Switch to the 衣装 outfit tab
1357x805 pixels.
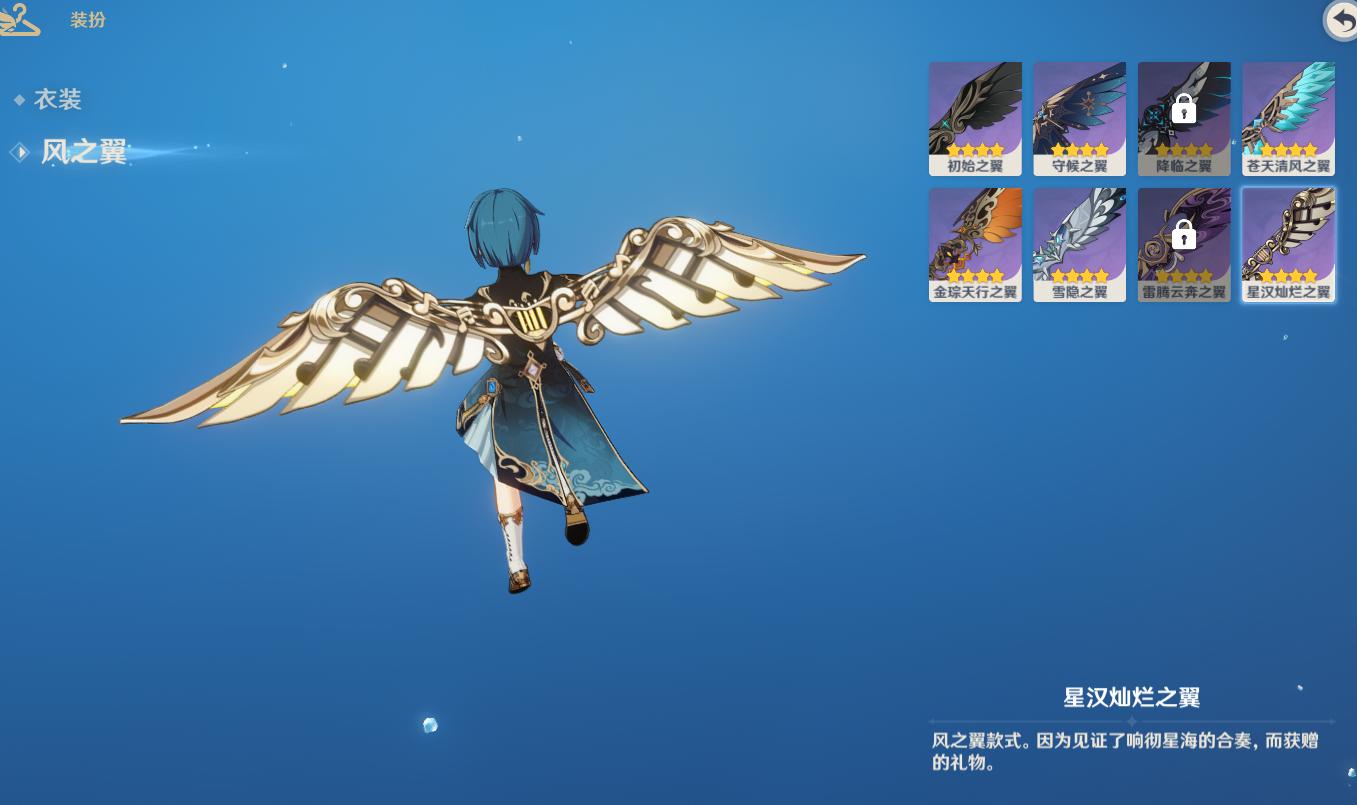tap(57, 99)
